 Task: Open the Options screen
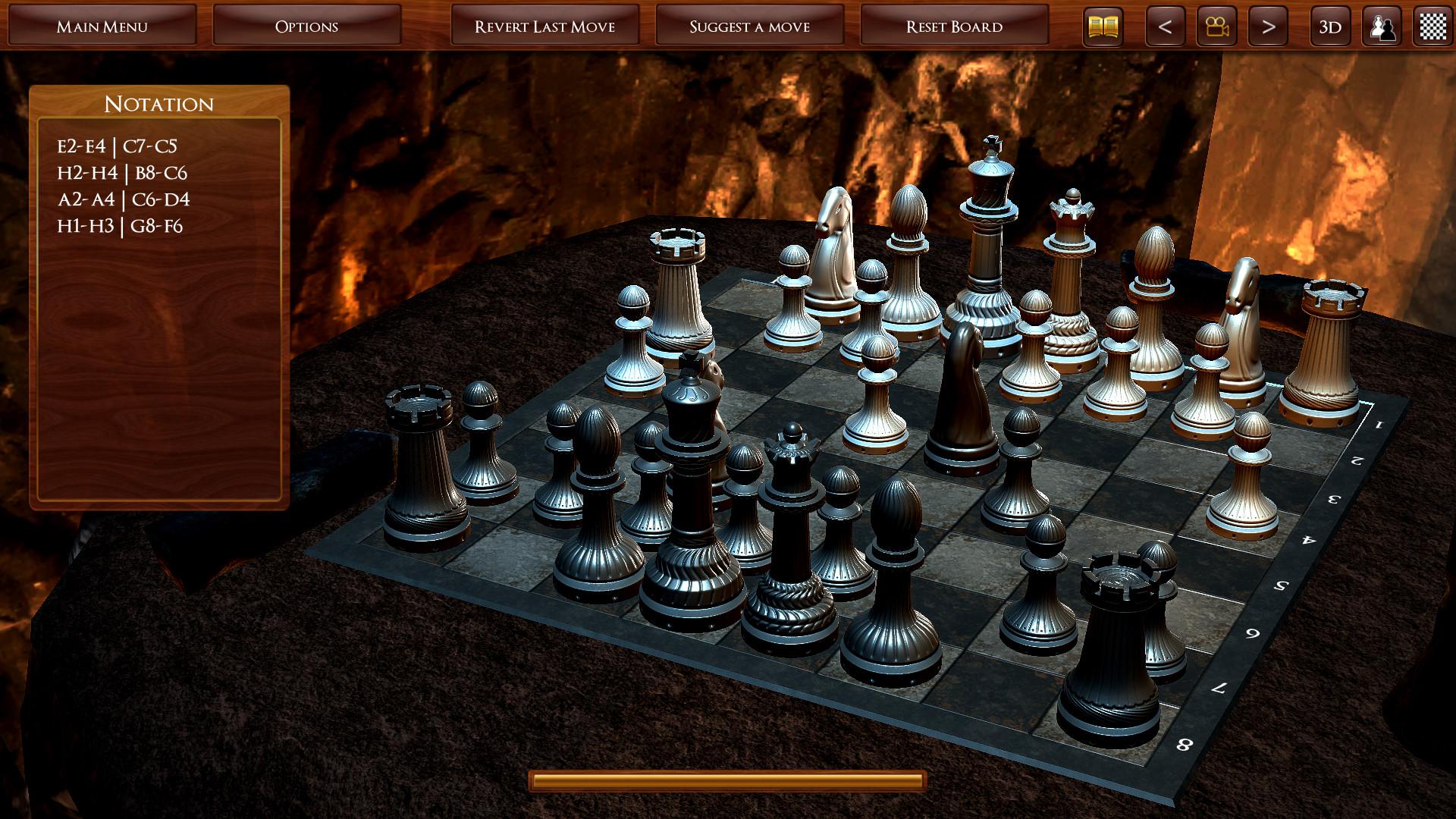click(x=306, y=25)
